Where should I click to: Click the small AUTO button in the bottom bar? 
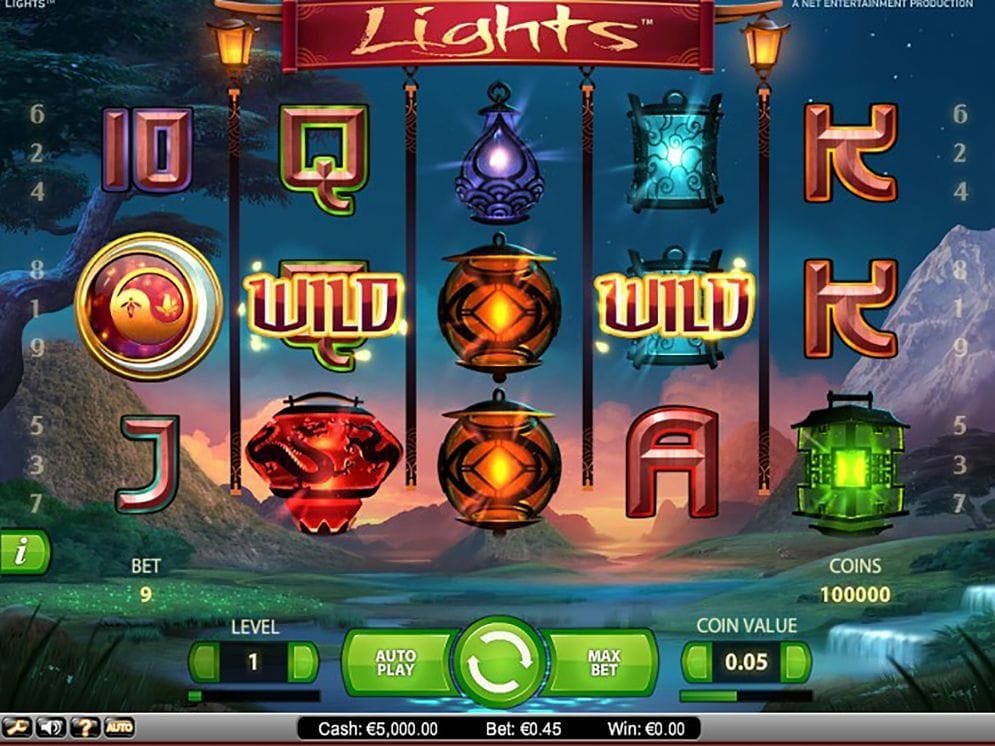pyautogui.click(x=119, y=727)
